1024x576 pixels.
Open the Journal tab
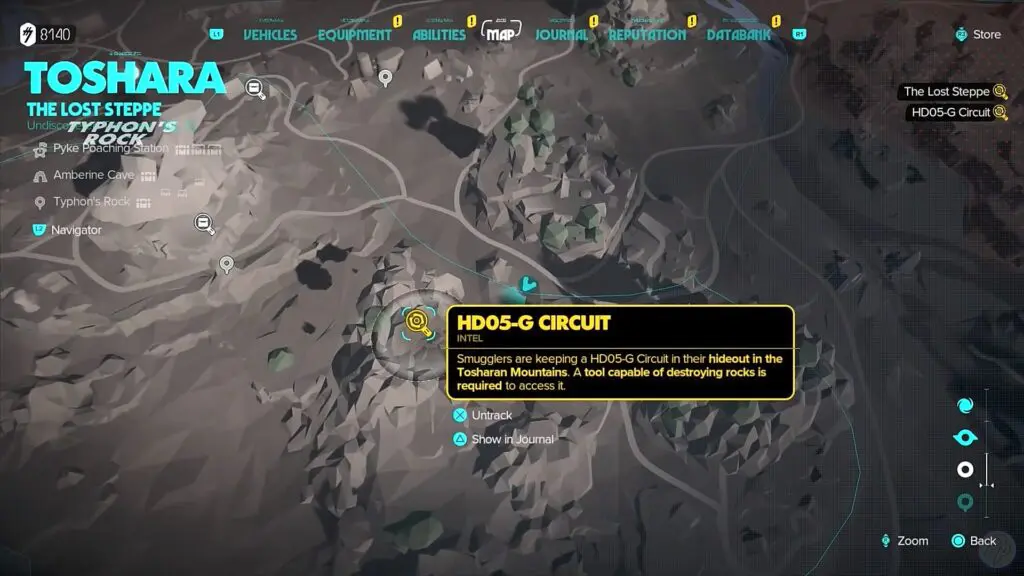click(x=561, y=34)
